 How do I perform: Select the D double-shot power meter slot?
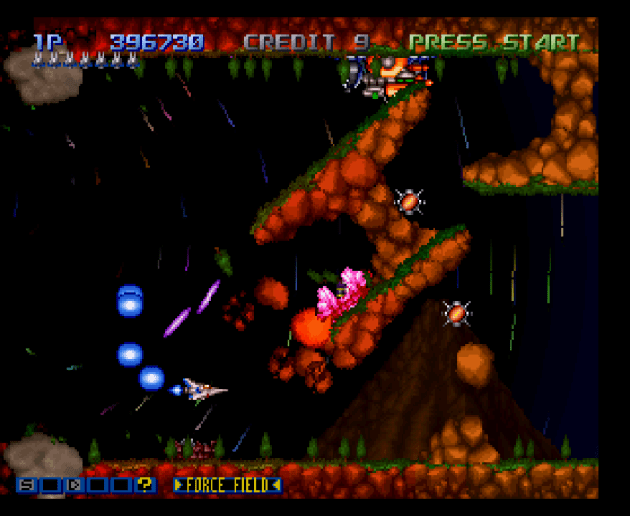point(73,485)
